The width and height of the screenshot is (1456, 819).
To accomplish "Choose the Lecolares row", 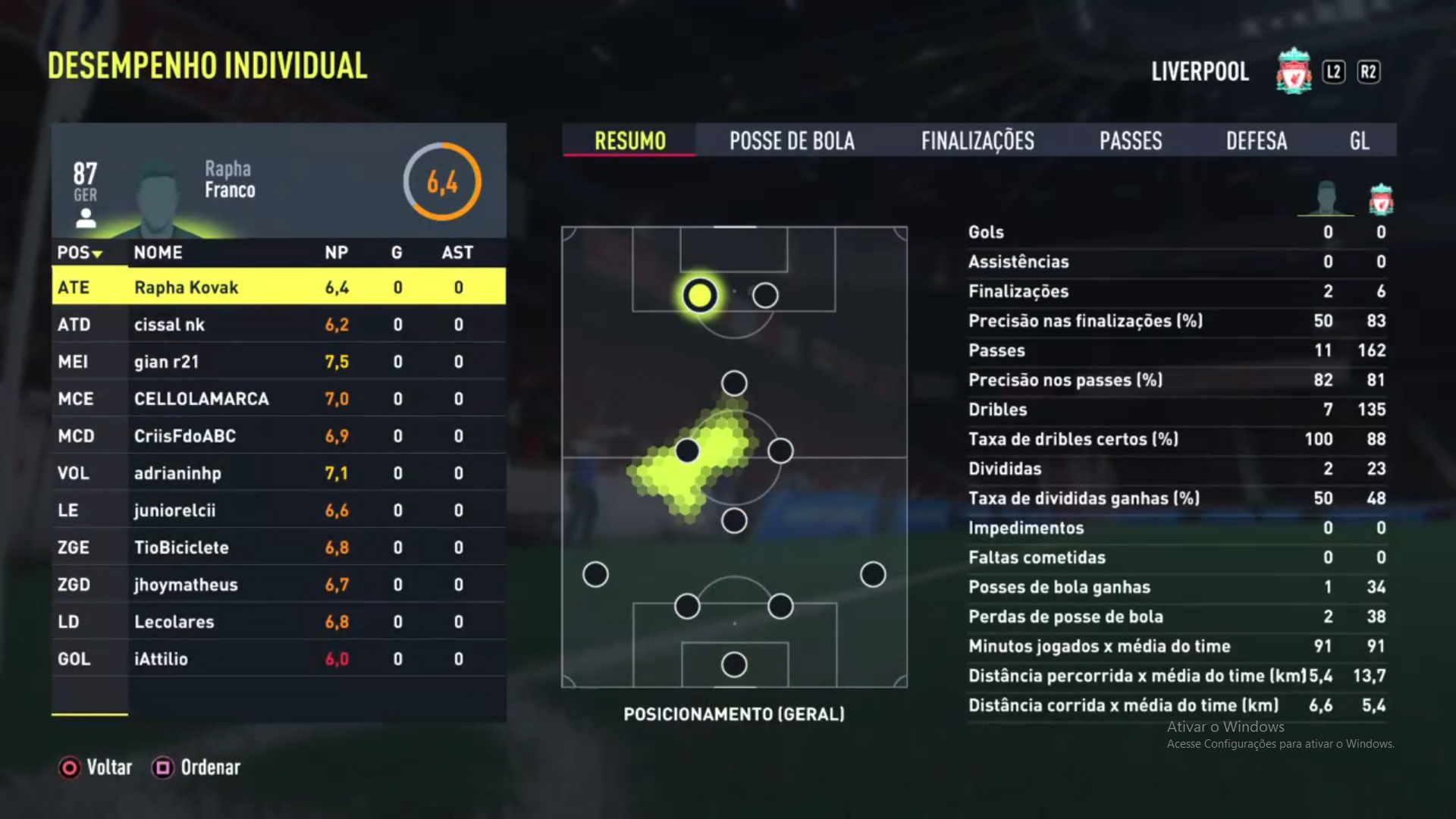I will point(278,622).
